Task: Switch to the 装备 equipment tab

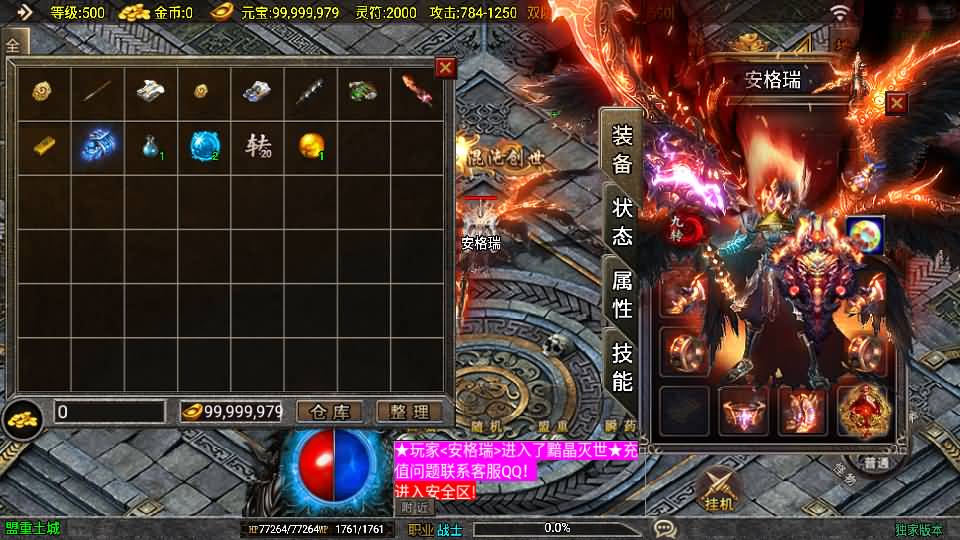Action: coord(622,151)
